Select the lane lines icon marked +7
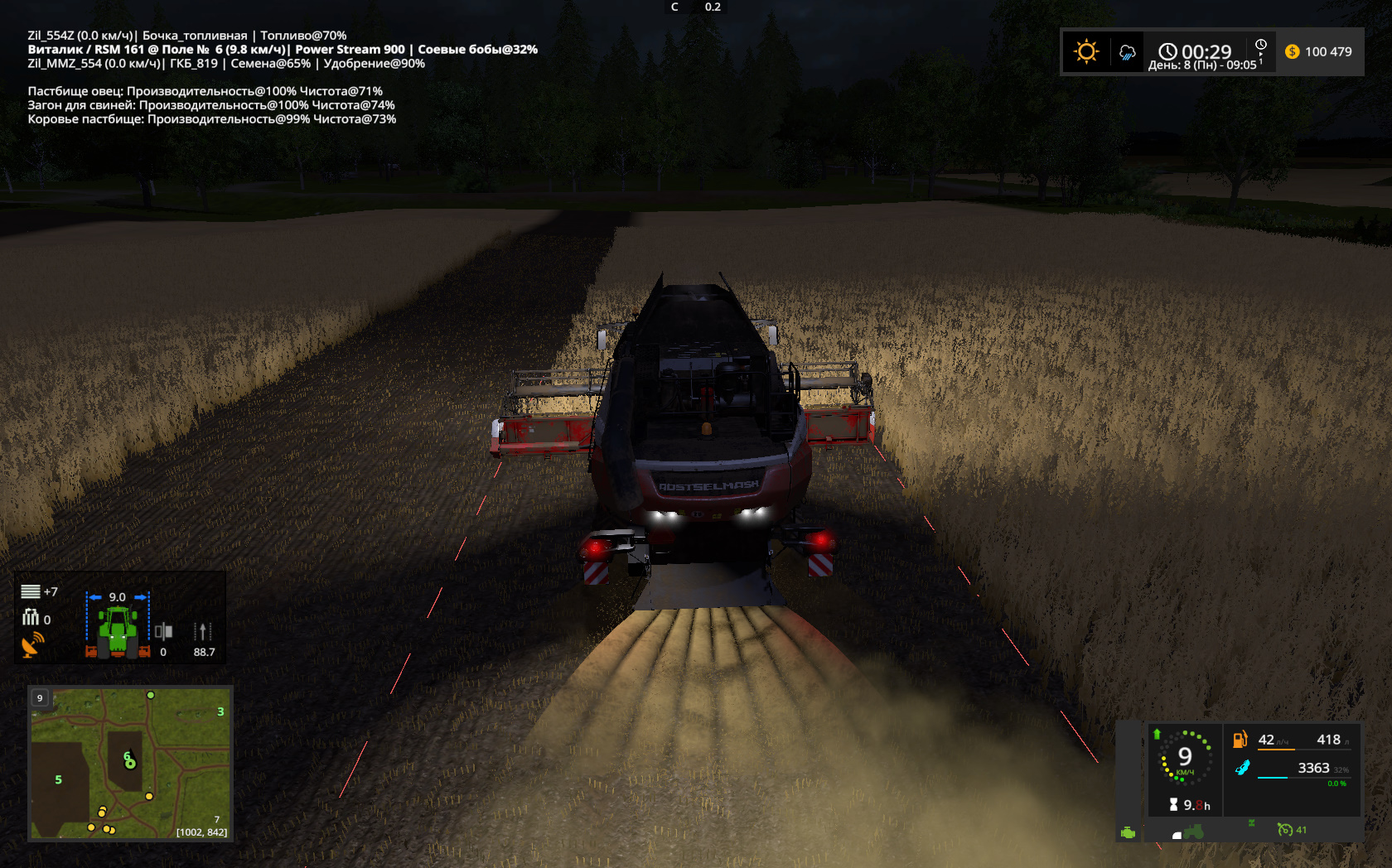This screenshot has height=868, width=1392. coord(31,591)
